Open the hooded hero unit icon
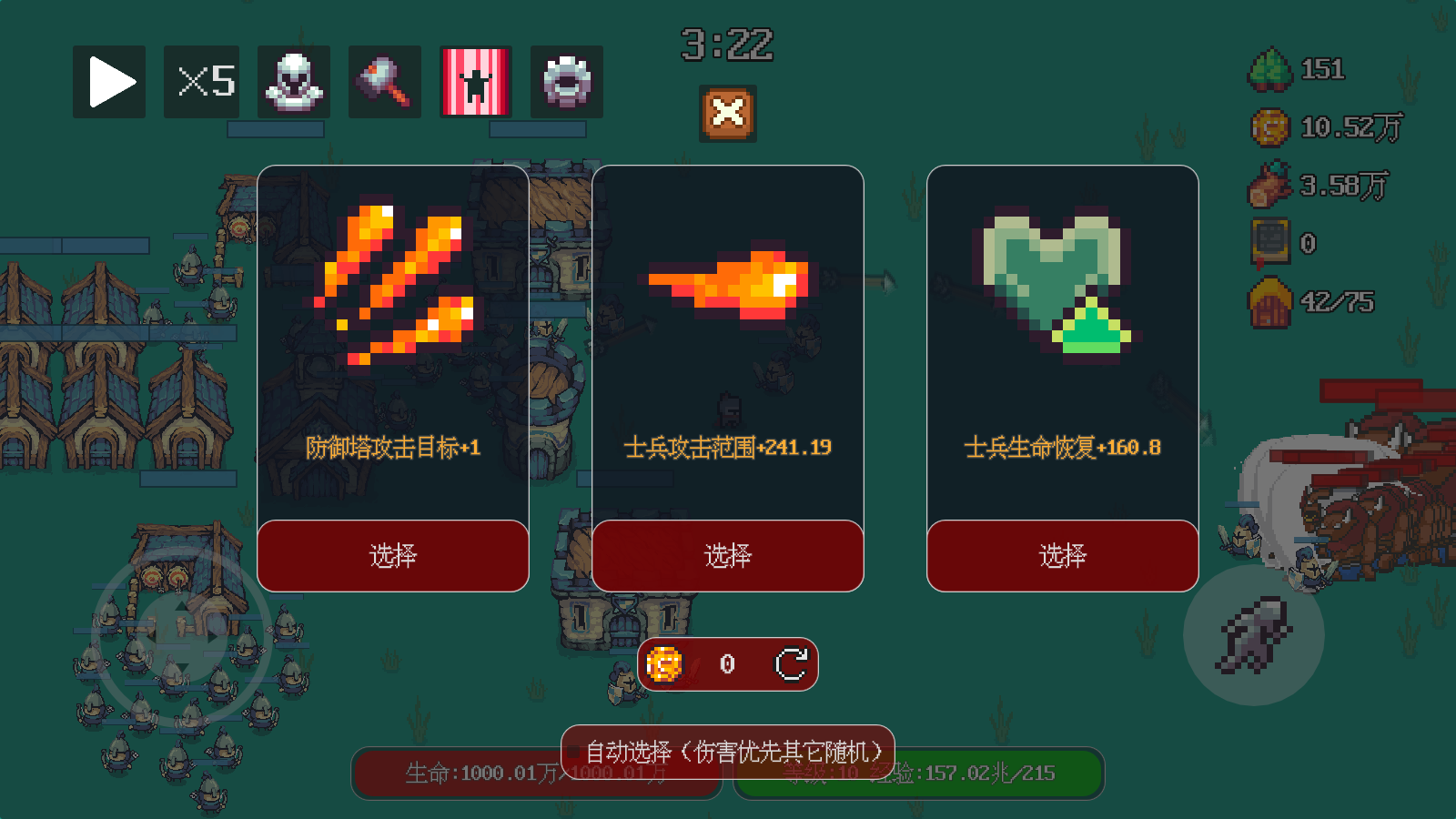Image resolution: width=1456 pixels, height=819 pixels. pos(292,81)
